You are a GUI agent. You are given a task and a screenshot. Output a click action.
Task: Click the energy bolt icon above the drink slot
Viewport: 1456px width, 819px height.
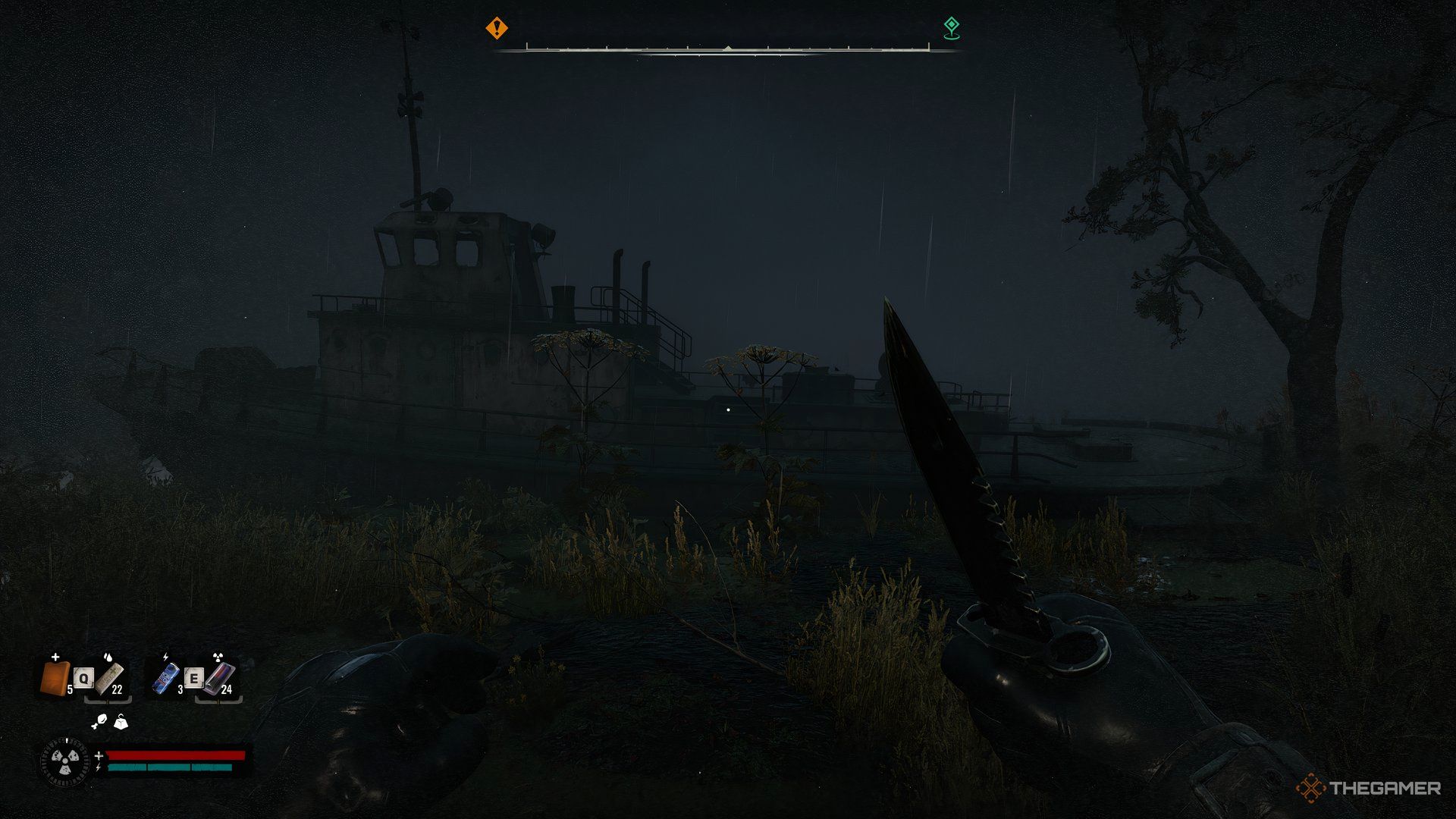click(165, 657)
